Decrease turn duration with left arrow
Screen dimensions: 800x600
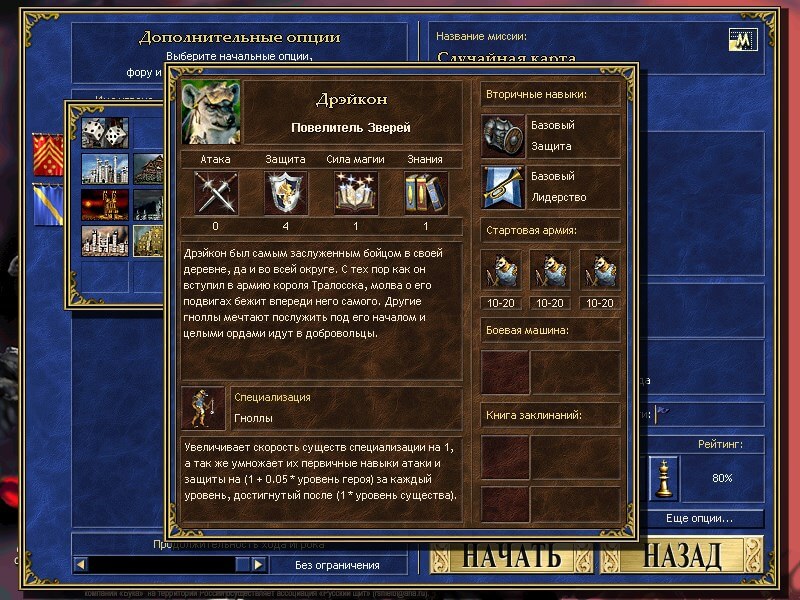[x=81, y=565]
